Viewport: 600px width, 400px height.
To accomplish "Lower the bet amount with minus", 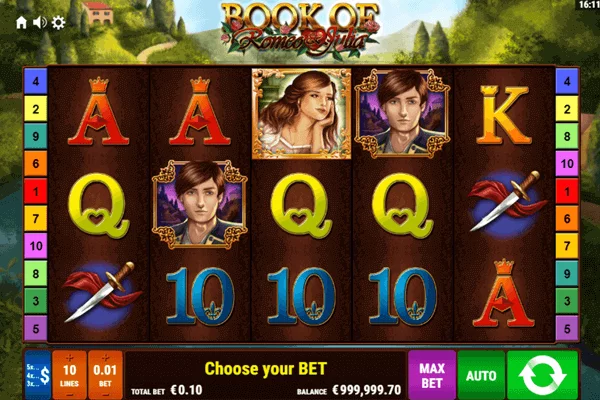I will 105,393.
